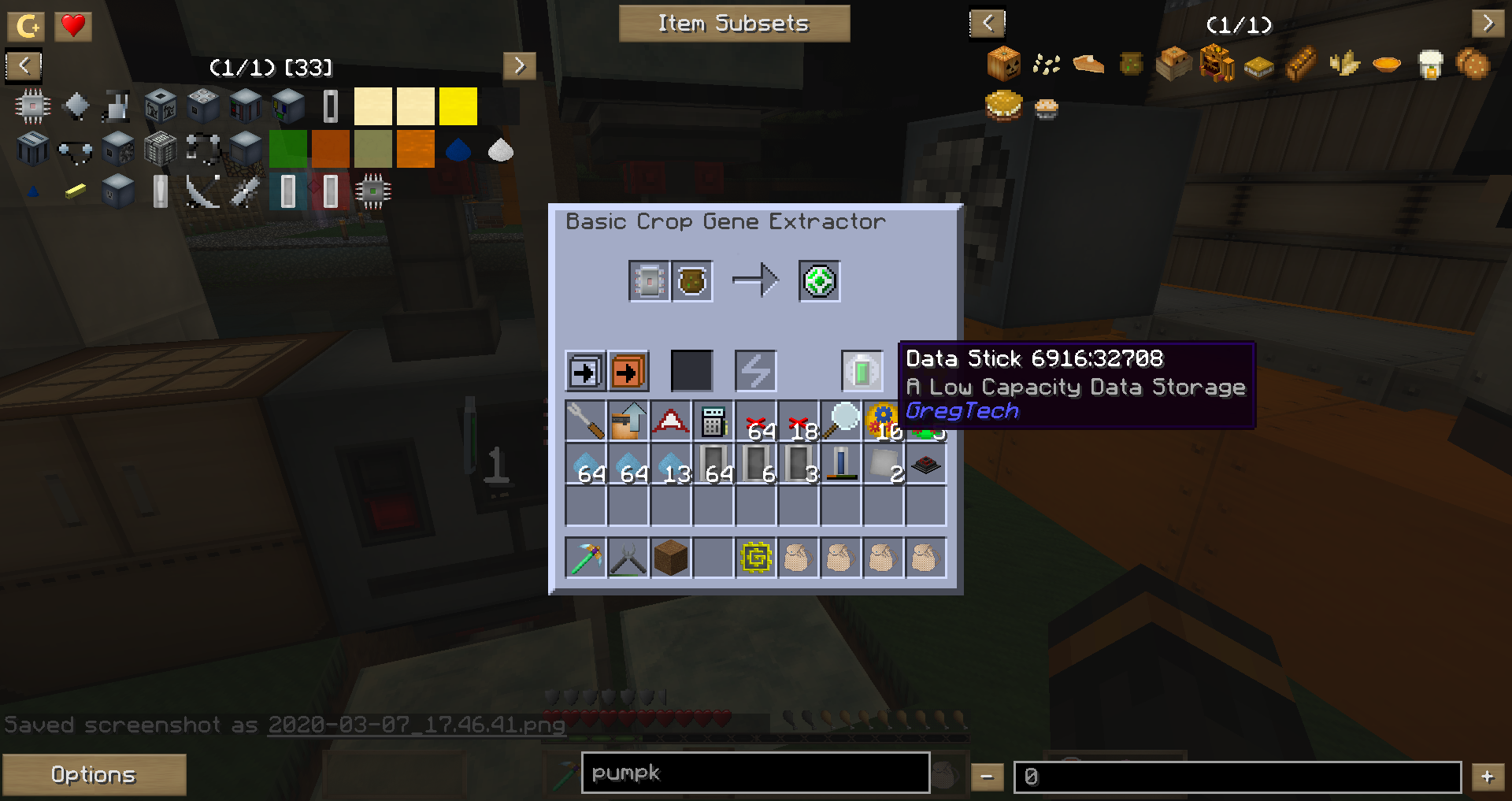This screenshot has height=801, width=1512.
Task: Toggle the orange arrow overclocker icon
Action: click(x=628, y=370)
